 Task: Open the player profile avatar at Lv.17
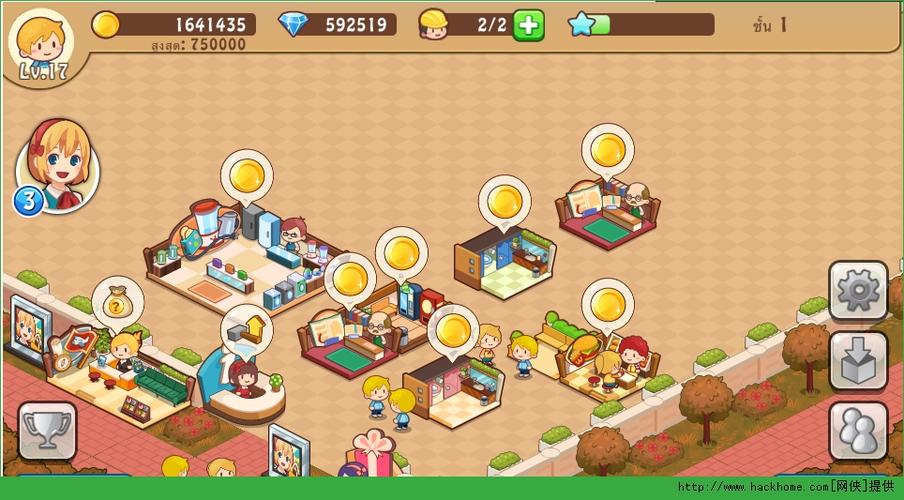pyautogui.click(x=40, y=42)
